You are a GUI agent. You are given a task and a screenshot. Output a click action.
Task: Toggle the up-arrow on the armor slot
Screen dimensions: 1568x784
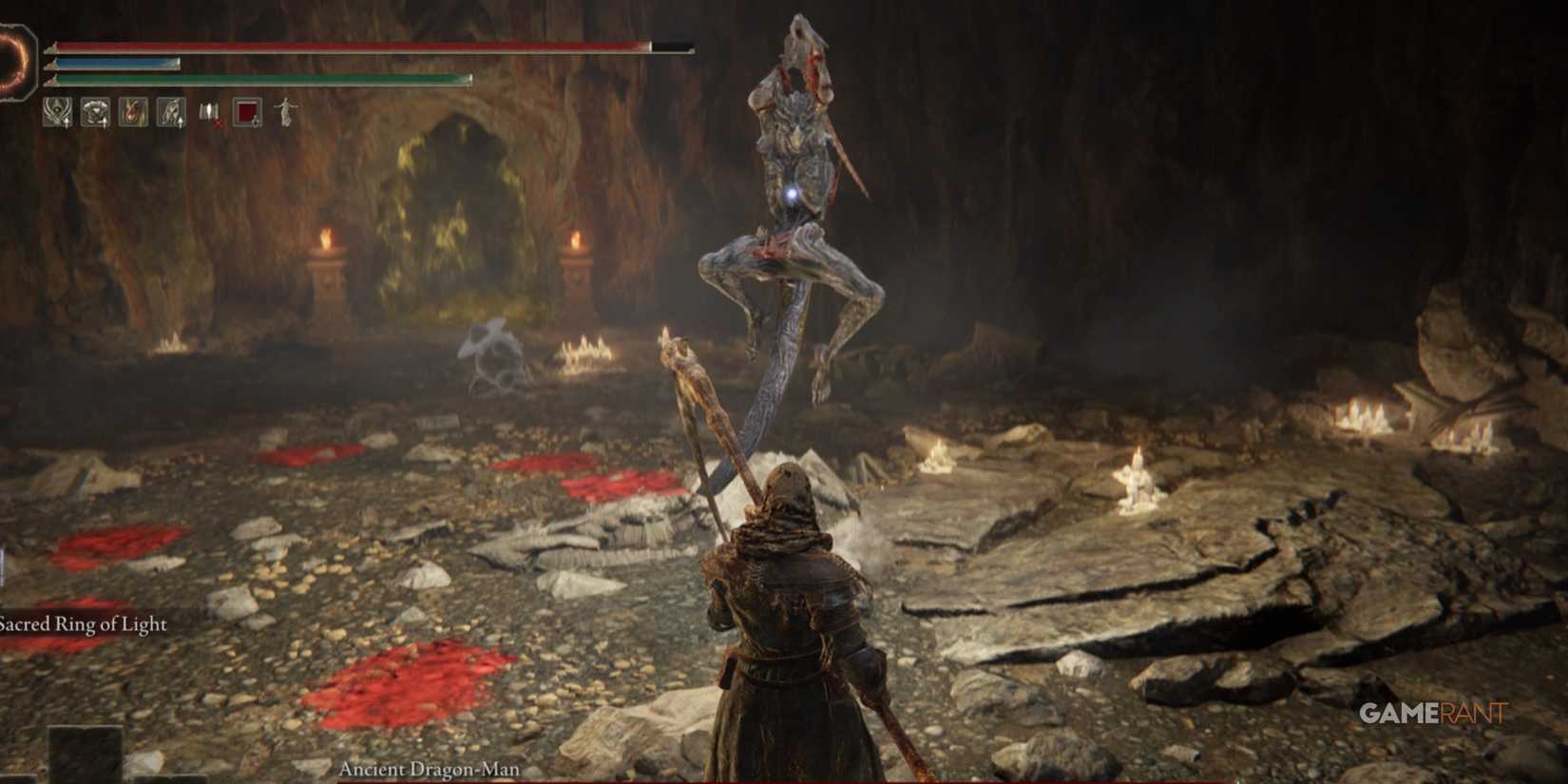pos(105,122)
